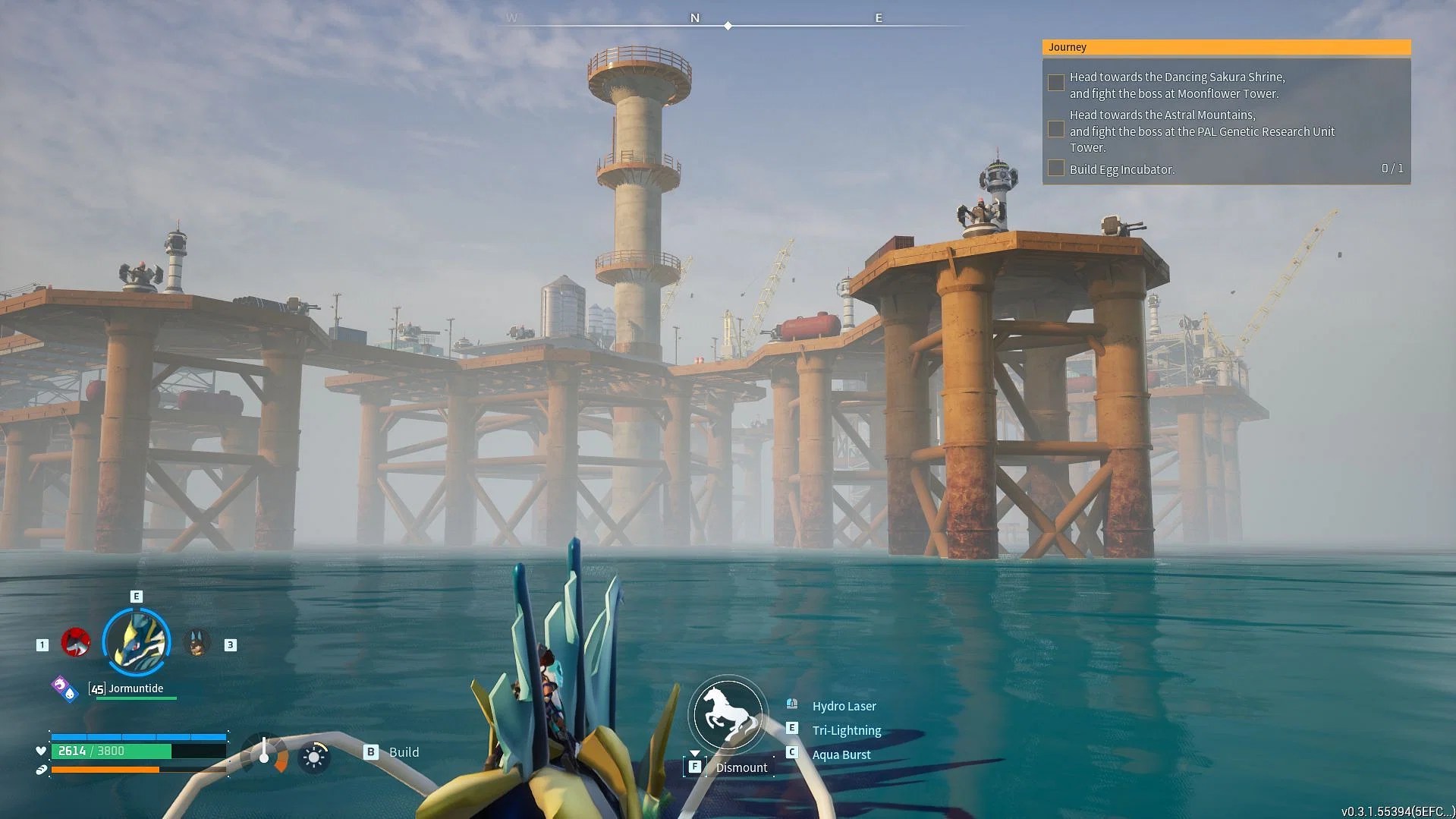Check the Build Egg Incubator objective
This screenshot has width=1456, height=819.
1055,168
